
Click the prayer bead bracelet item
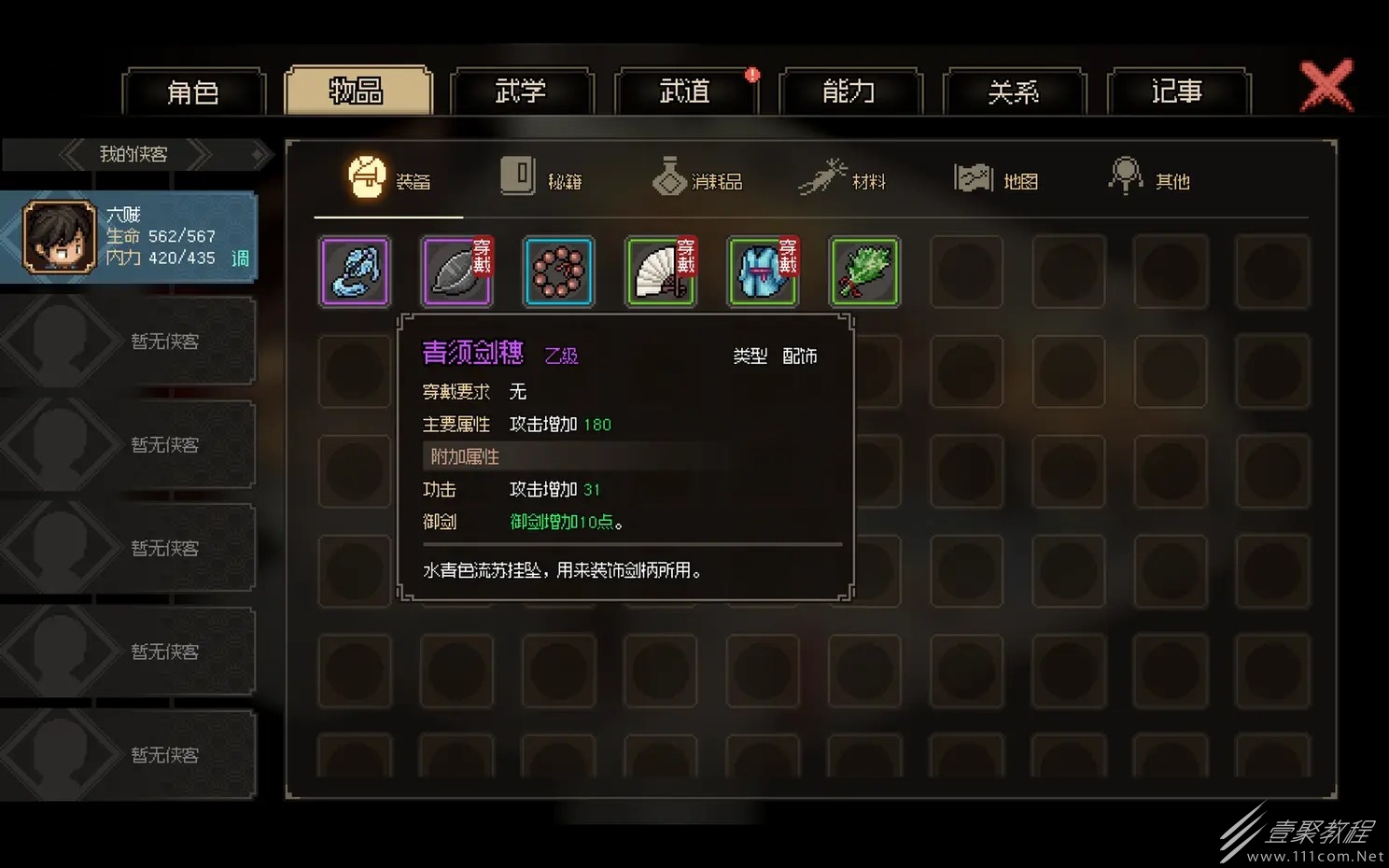click(558, 272)
